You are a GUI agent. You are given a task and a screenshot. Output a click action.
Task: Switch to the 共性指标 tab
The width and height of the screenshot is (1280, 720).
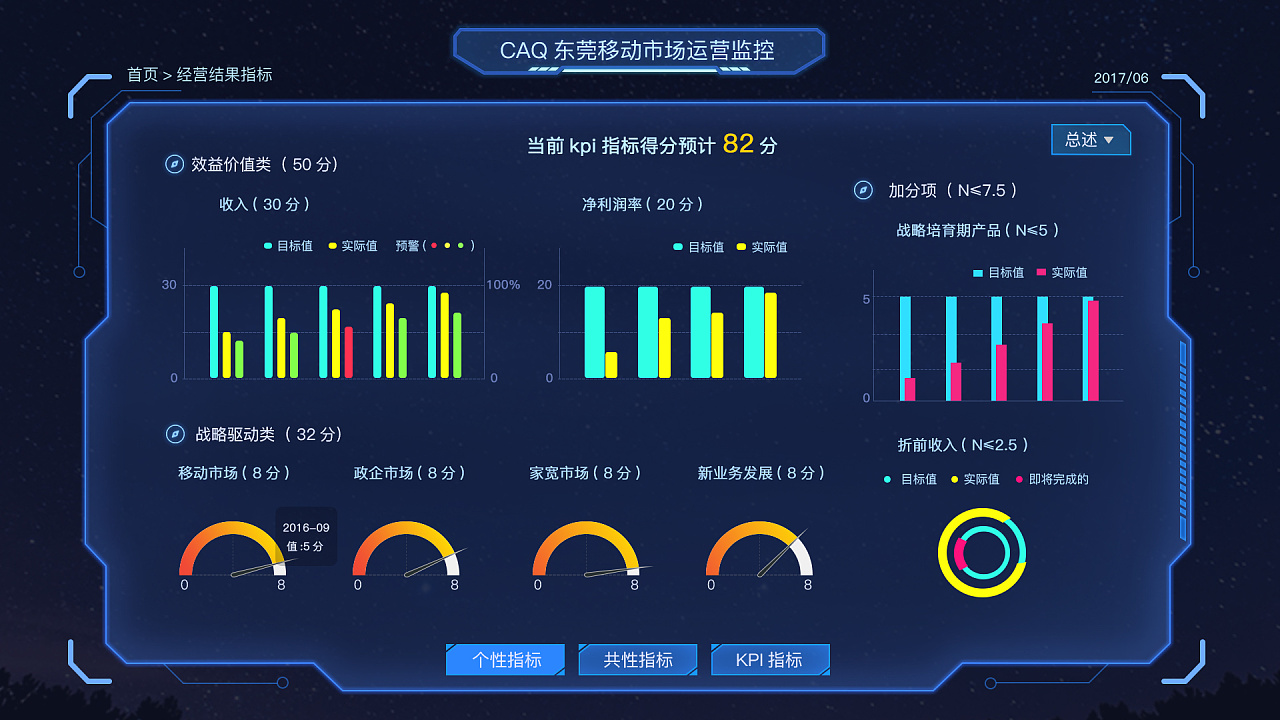pyautogui.click(x=637, y=659)
